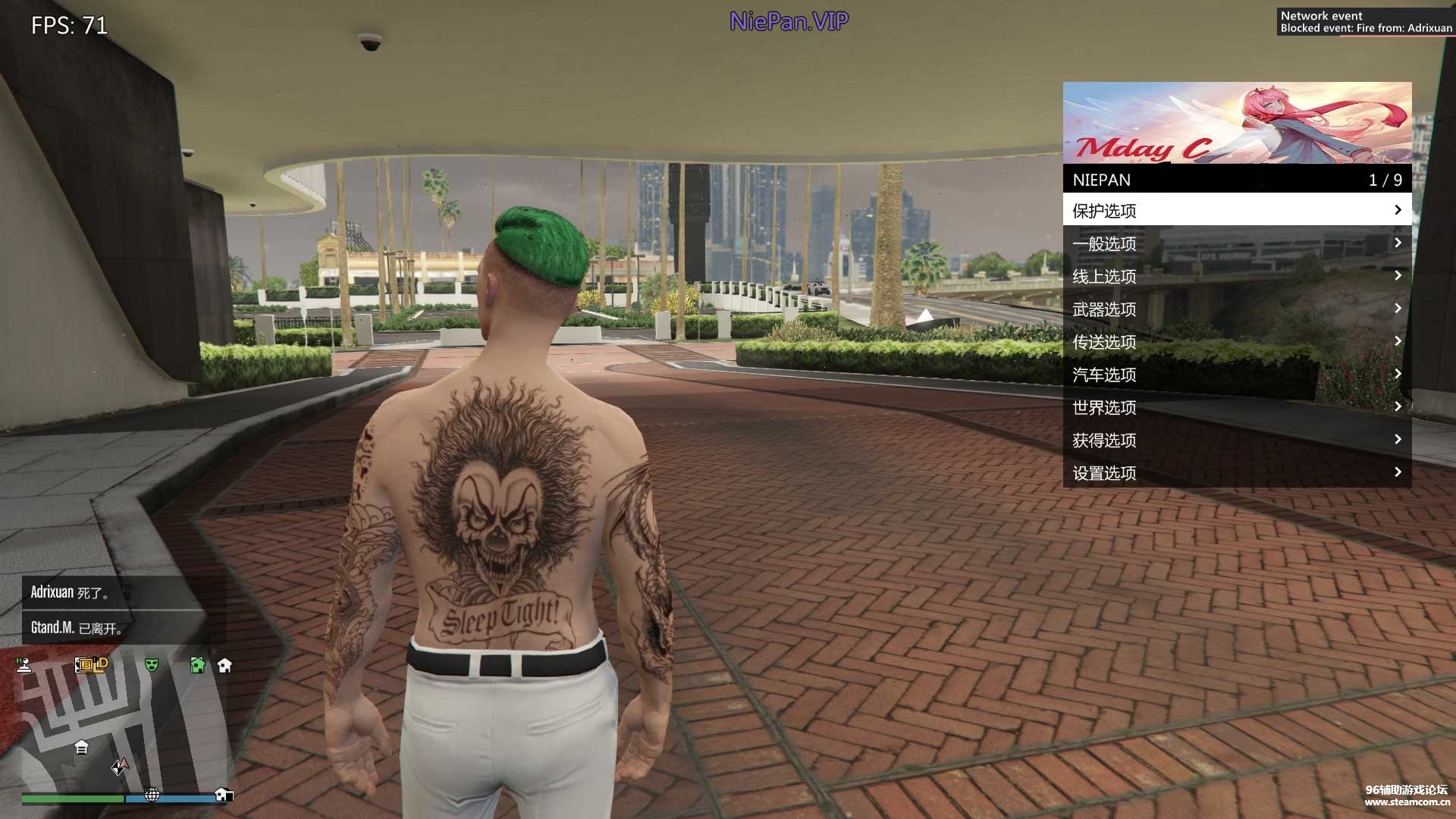1456x819 pixels.
Task: Select the green mask blip on minimap
Action: coord(152,665)
